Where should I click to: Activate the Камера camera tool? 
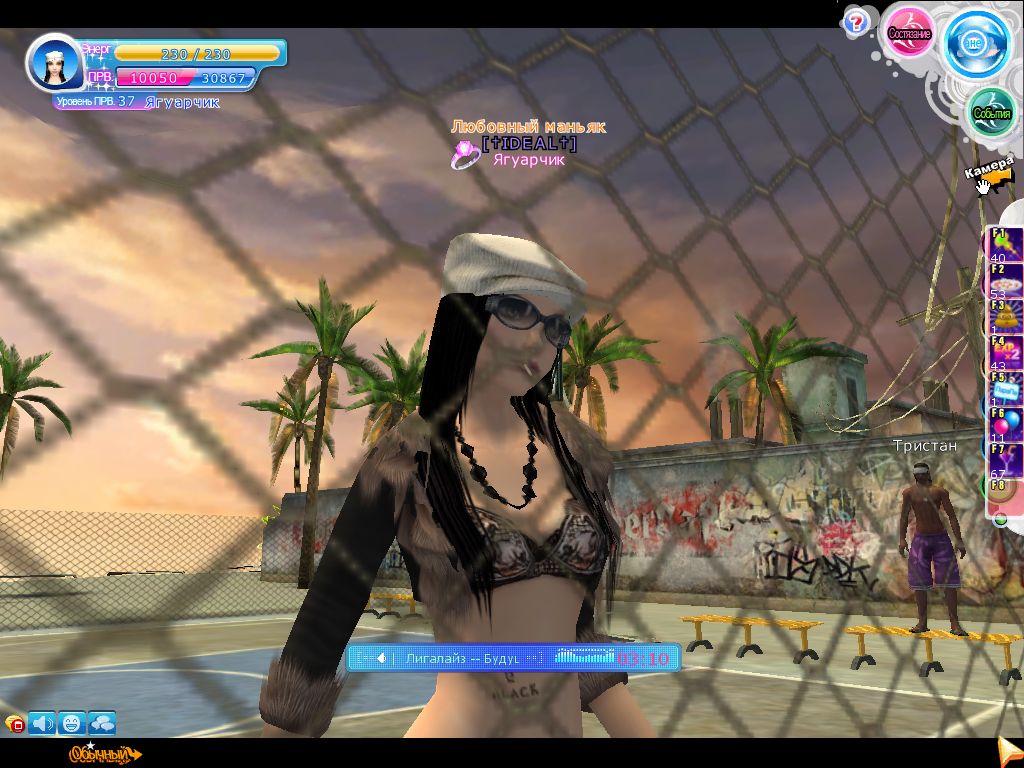pos(990,174)
